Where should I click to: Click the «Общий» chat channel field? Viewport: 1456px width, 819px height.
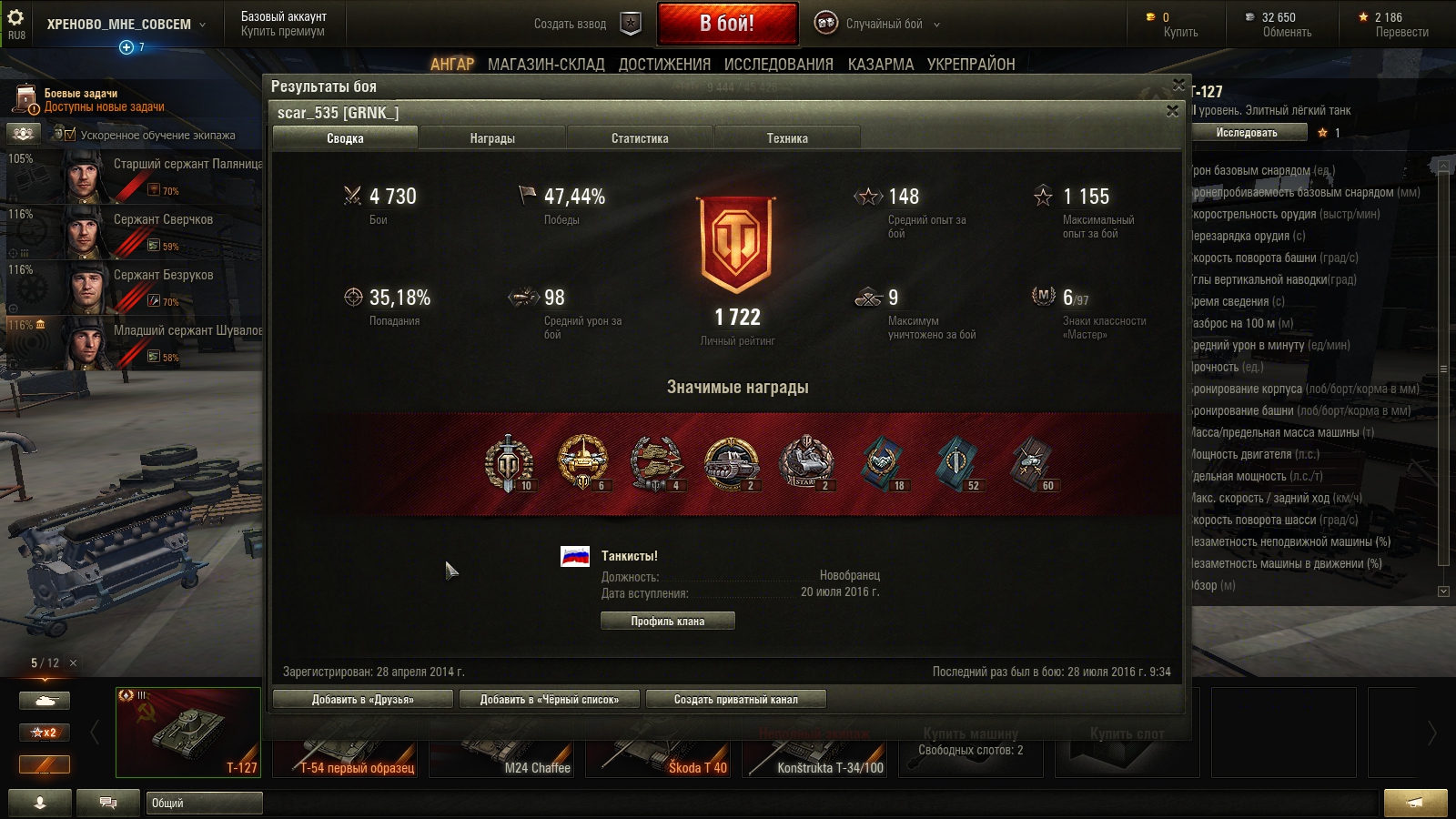coord(204,803)
